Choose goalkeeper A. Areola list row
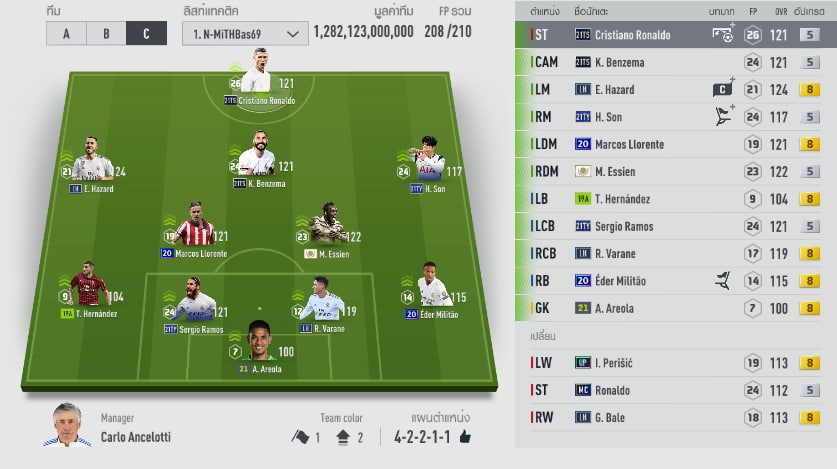Screen dimensions: 837x469 tap(676, 309)
